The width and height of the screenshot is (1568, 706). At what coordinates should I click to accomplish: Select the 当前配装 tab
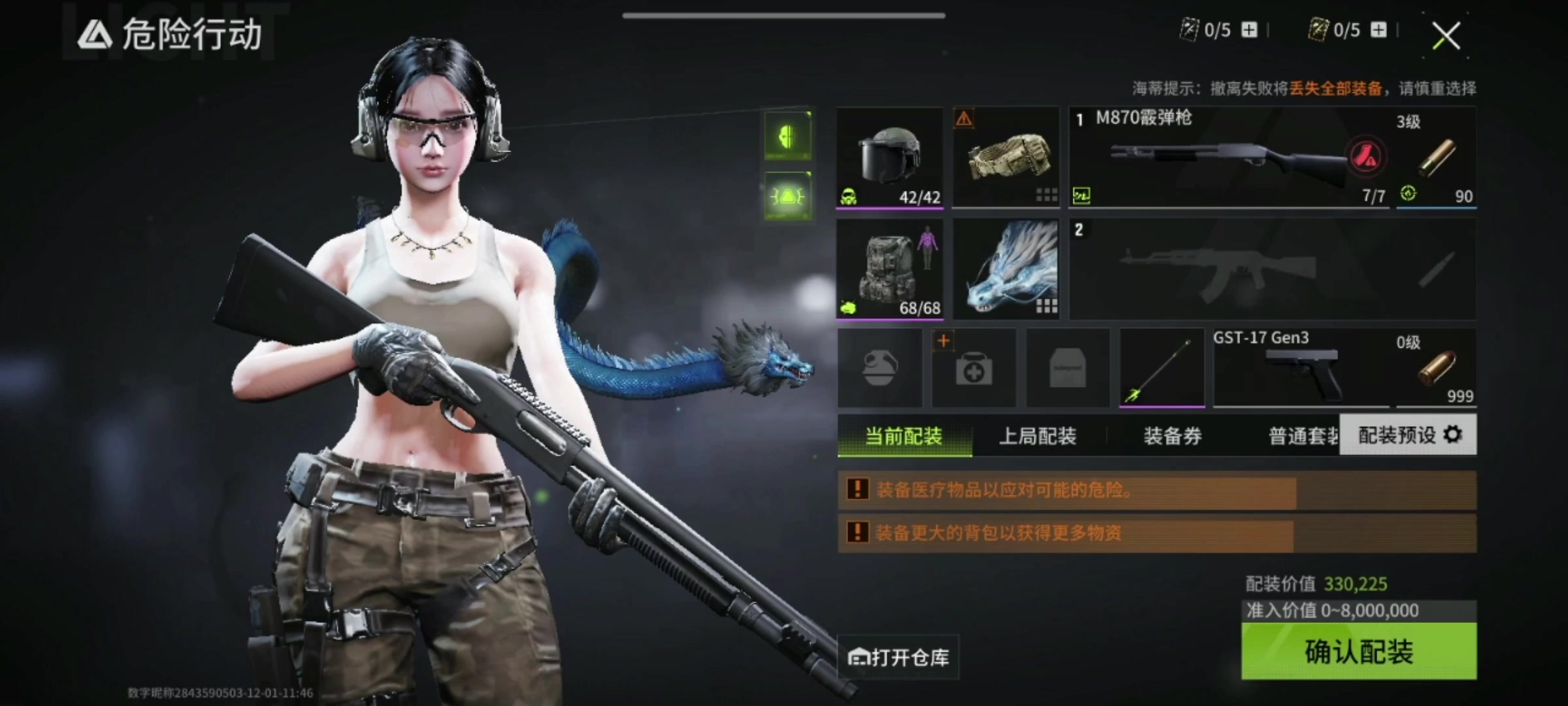904,436
